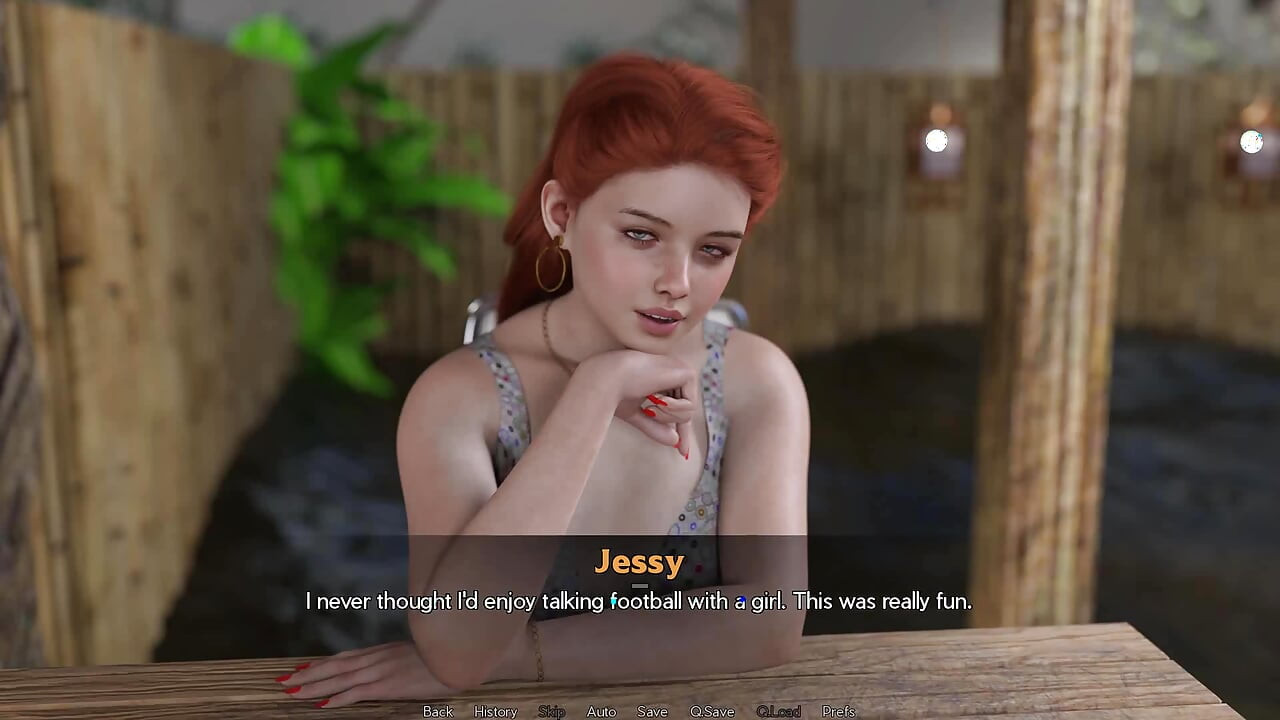The width and height of the screenshot is (1280, 720).
Task: Click Jessy's name label above the dialogue
Action: tap(640, 562)
